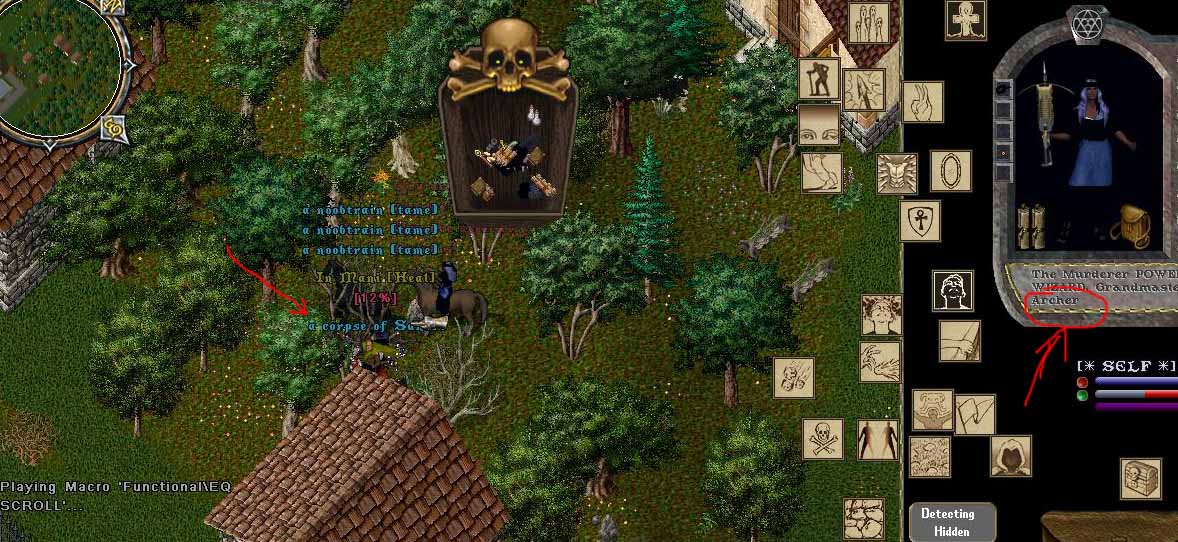
Task: Select the pair of eyes icon
Action: (x=819, y=125)
